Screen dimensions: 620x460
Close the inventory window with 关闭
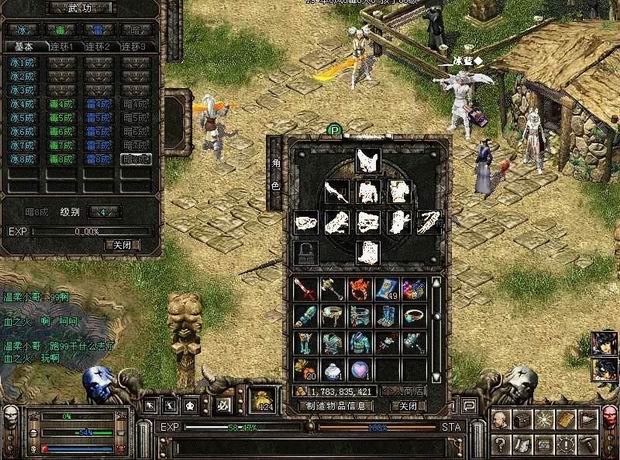click(407, 406)
